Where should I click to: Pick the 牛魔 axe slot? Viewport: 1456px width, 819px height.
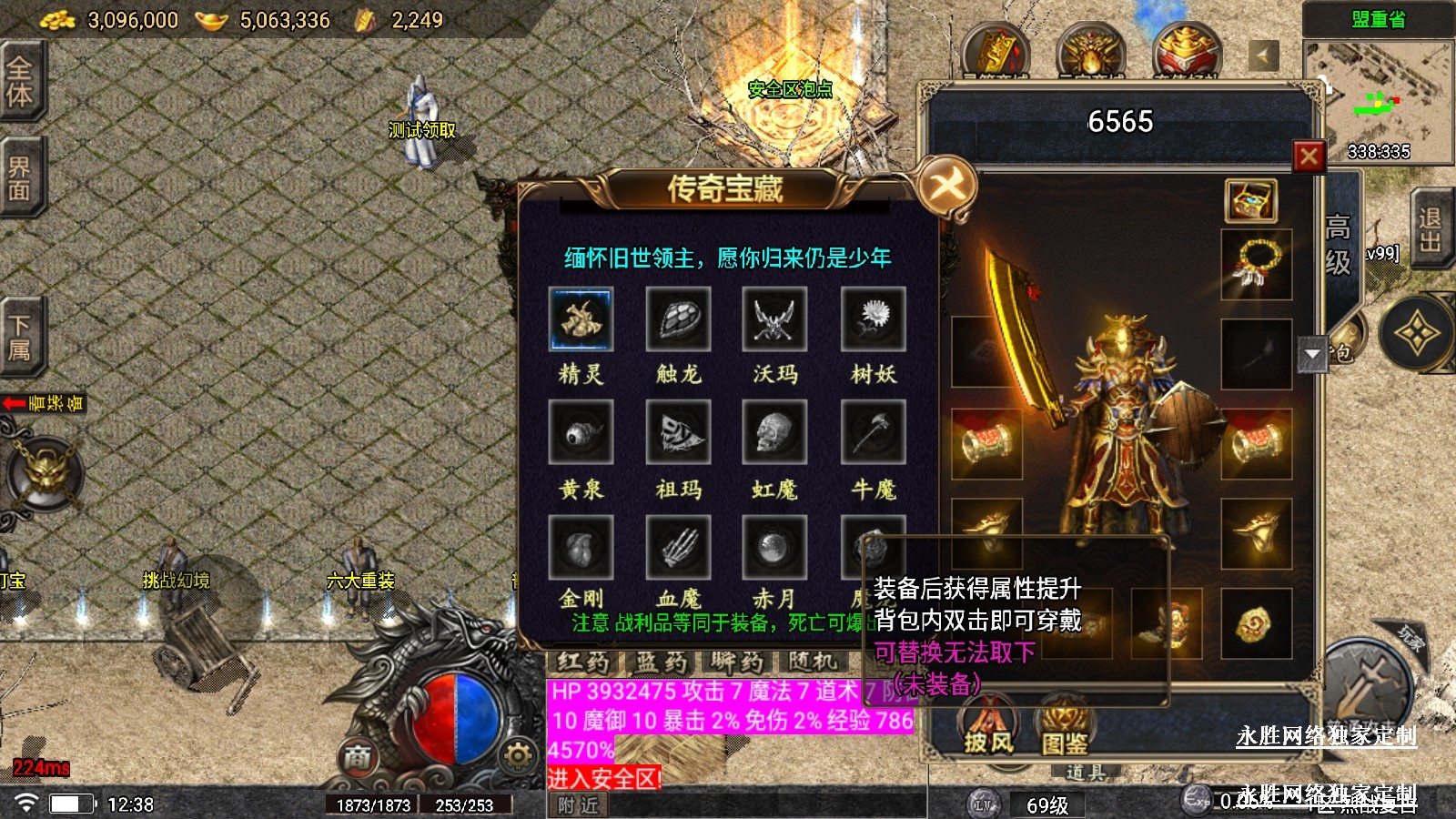(873, 433)
